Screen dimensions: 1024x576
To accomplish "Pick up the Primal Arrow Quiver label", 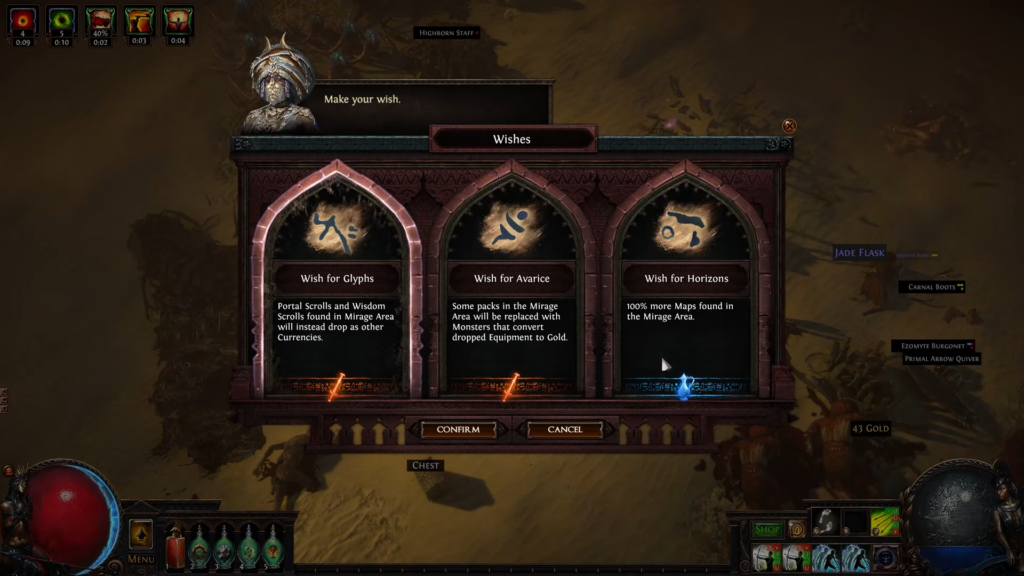I will (942, 359).
